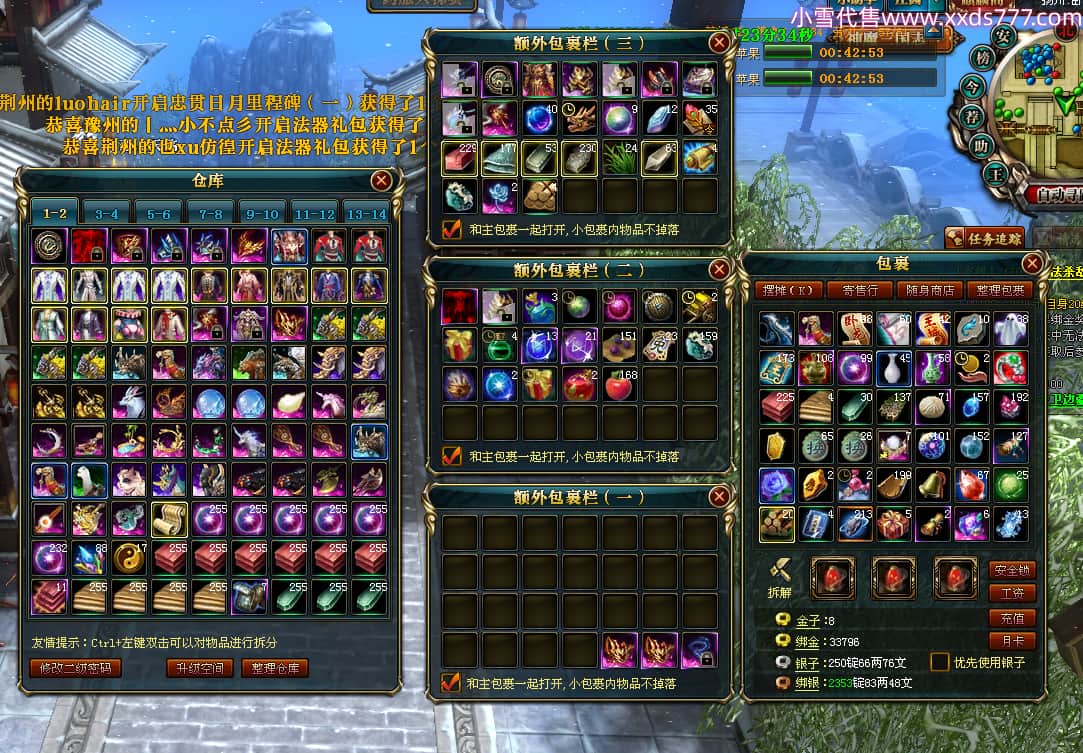Click the 升级空间 upgrade space button
The height and width of the screenshot is (753, 1083).
pyautogui.click(x=200, y=668)
